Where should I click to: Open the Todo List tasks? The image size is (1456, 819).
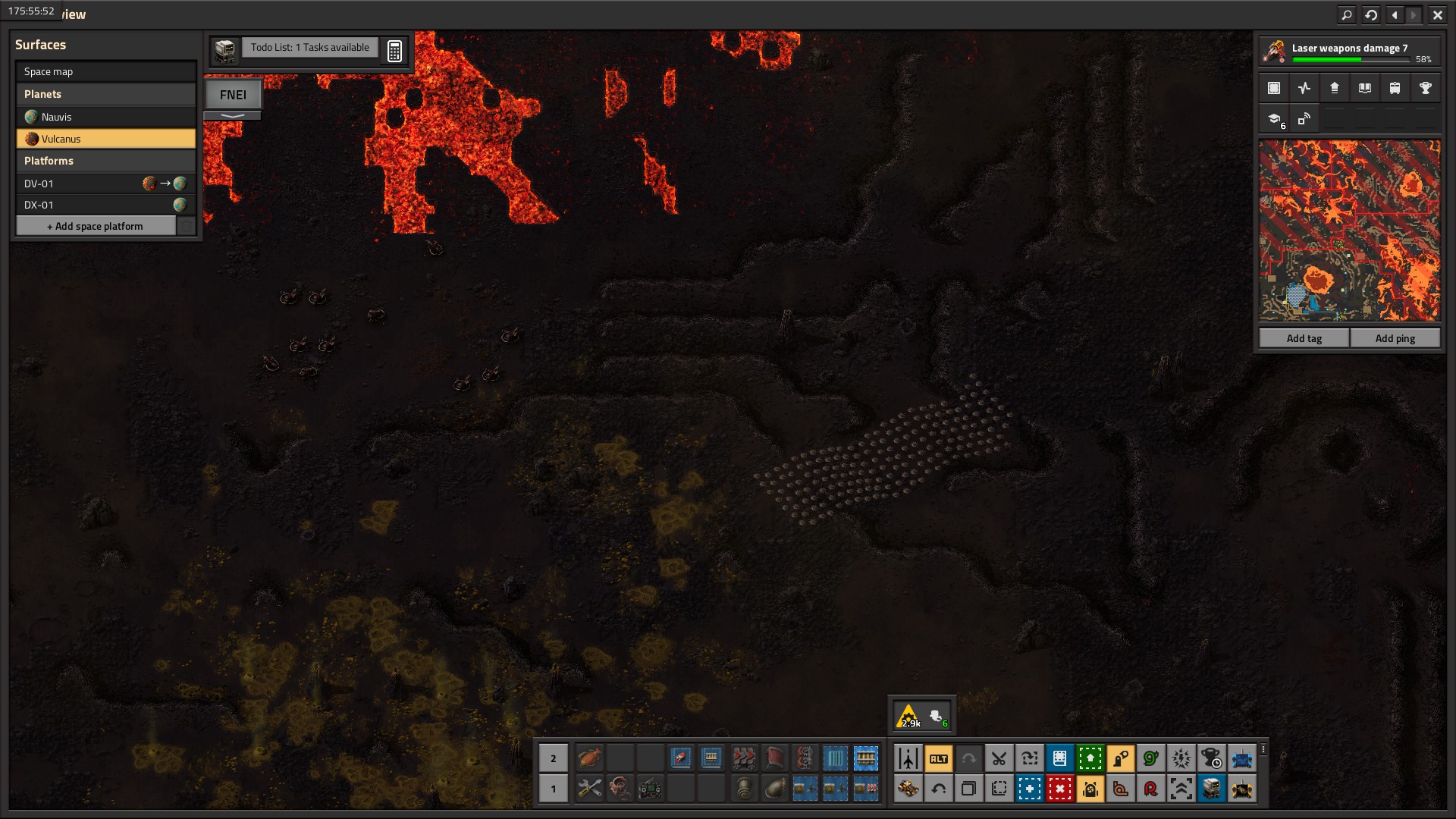coord(309,48)
